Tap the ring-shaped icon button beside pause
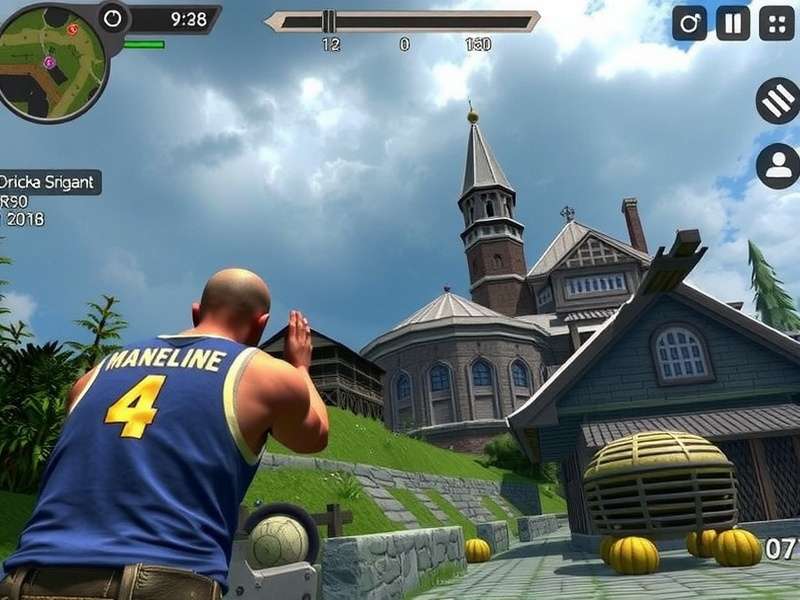This screenshot has height=600, width=800. 689,22
